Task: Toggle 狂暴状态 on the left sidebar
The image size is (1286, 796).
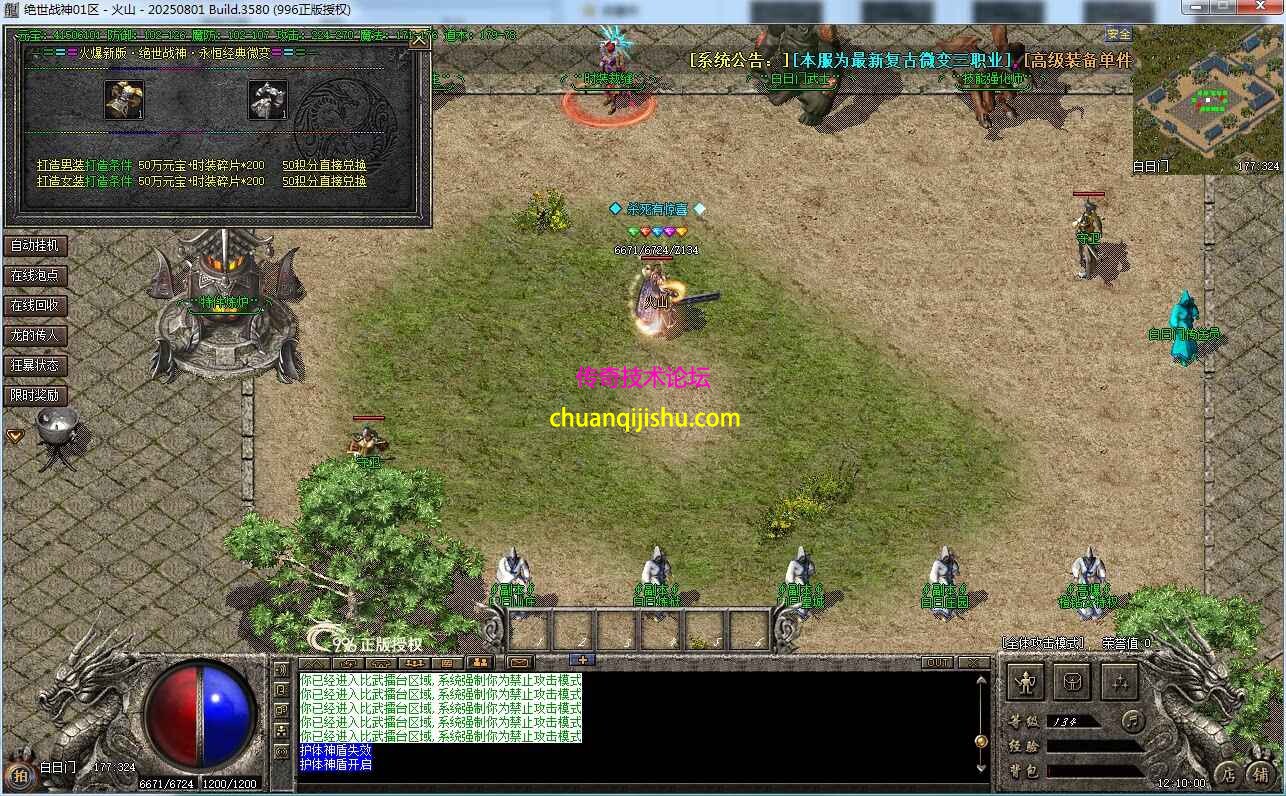Action: [36, 365]
